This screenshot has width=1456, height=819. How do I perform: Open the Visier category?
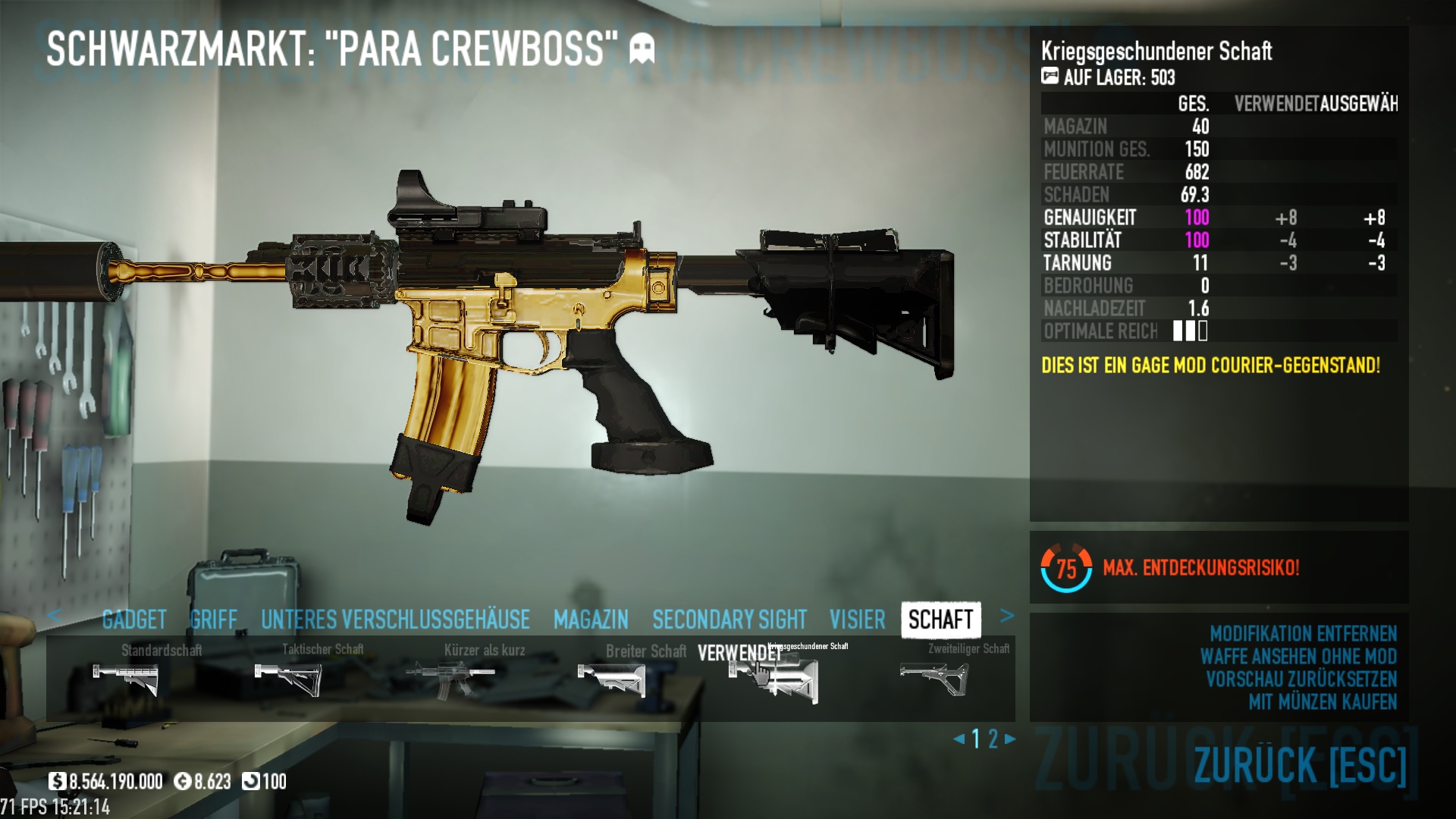pyautogui.click(x=857, y=620)
